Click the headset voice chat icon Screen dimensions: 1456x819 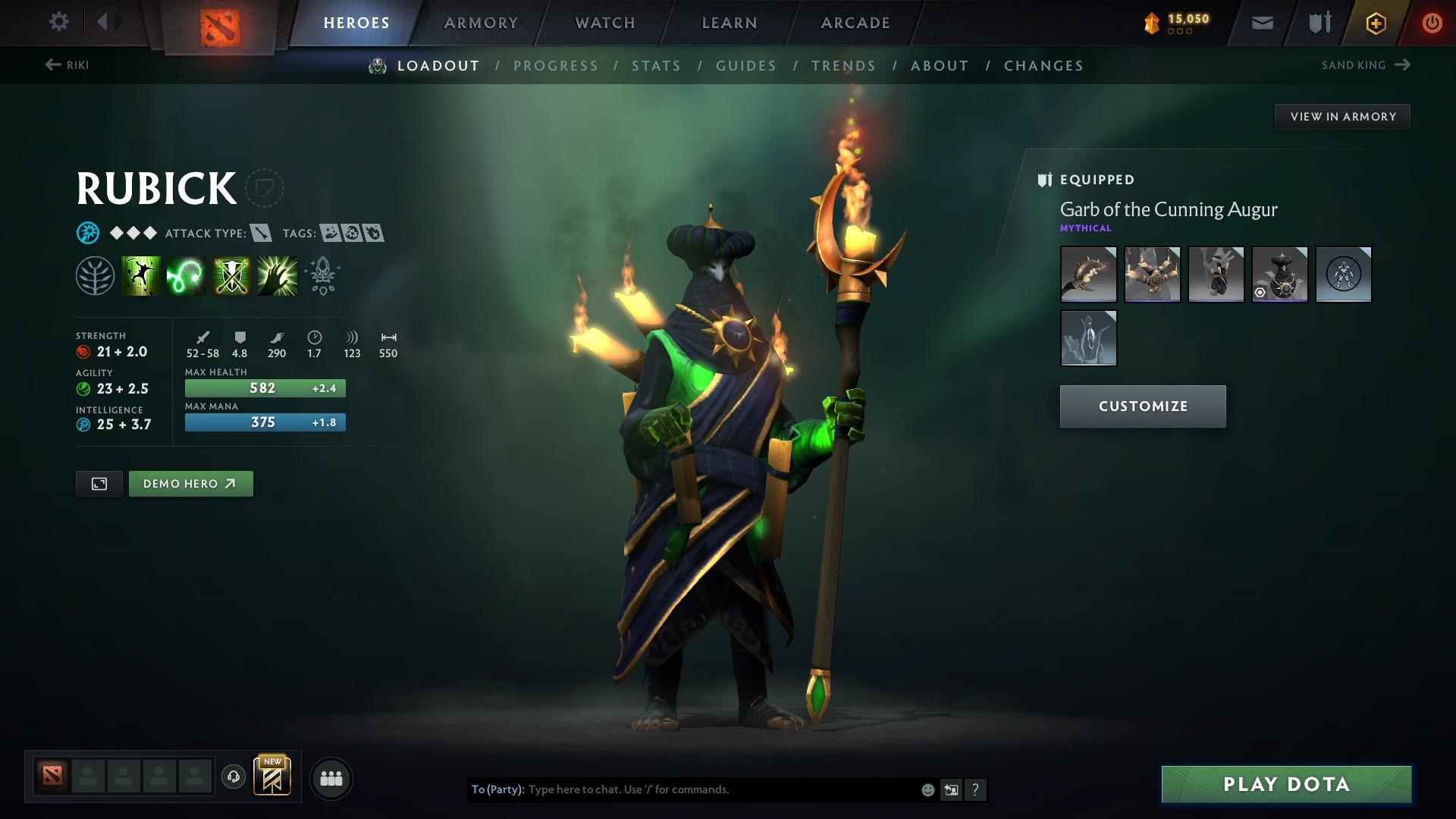click(x=232, y=777)
